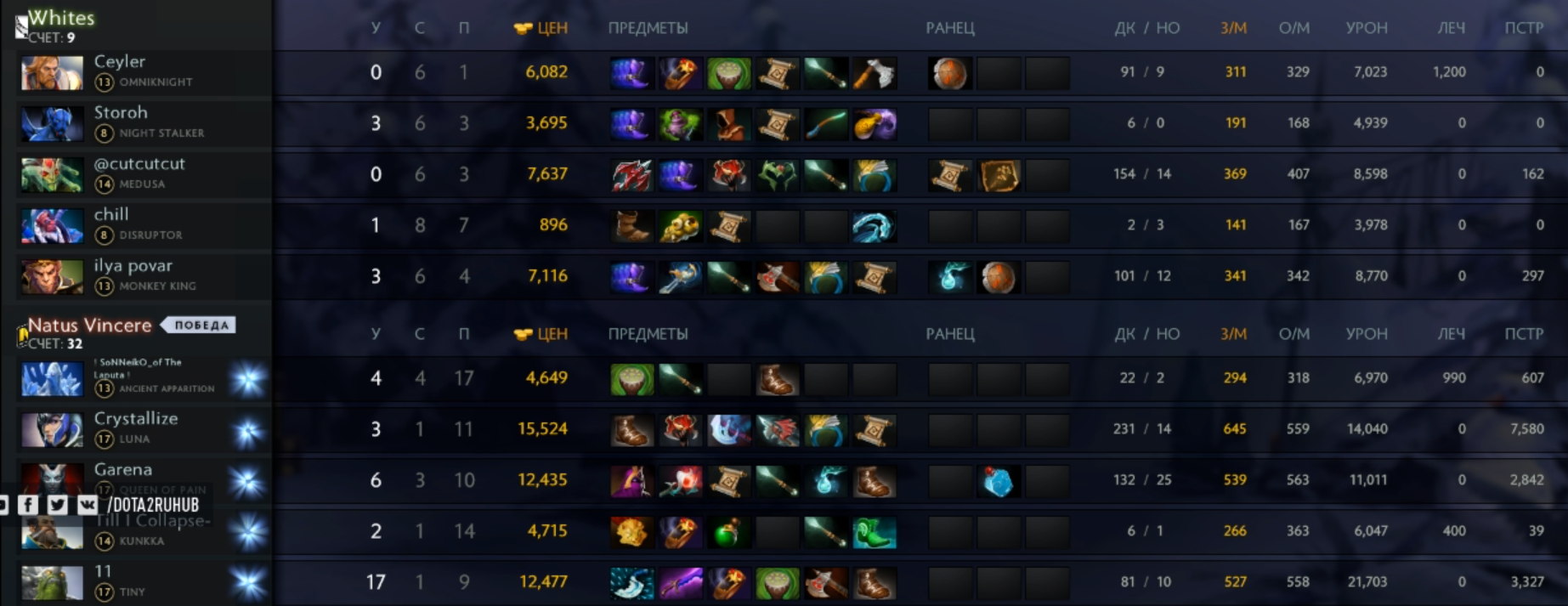Click Medusa's Mask of Madness item
1568x606 pixels.
click(728, 175)
